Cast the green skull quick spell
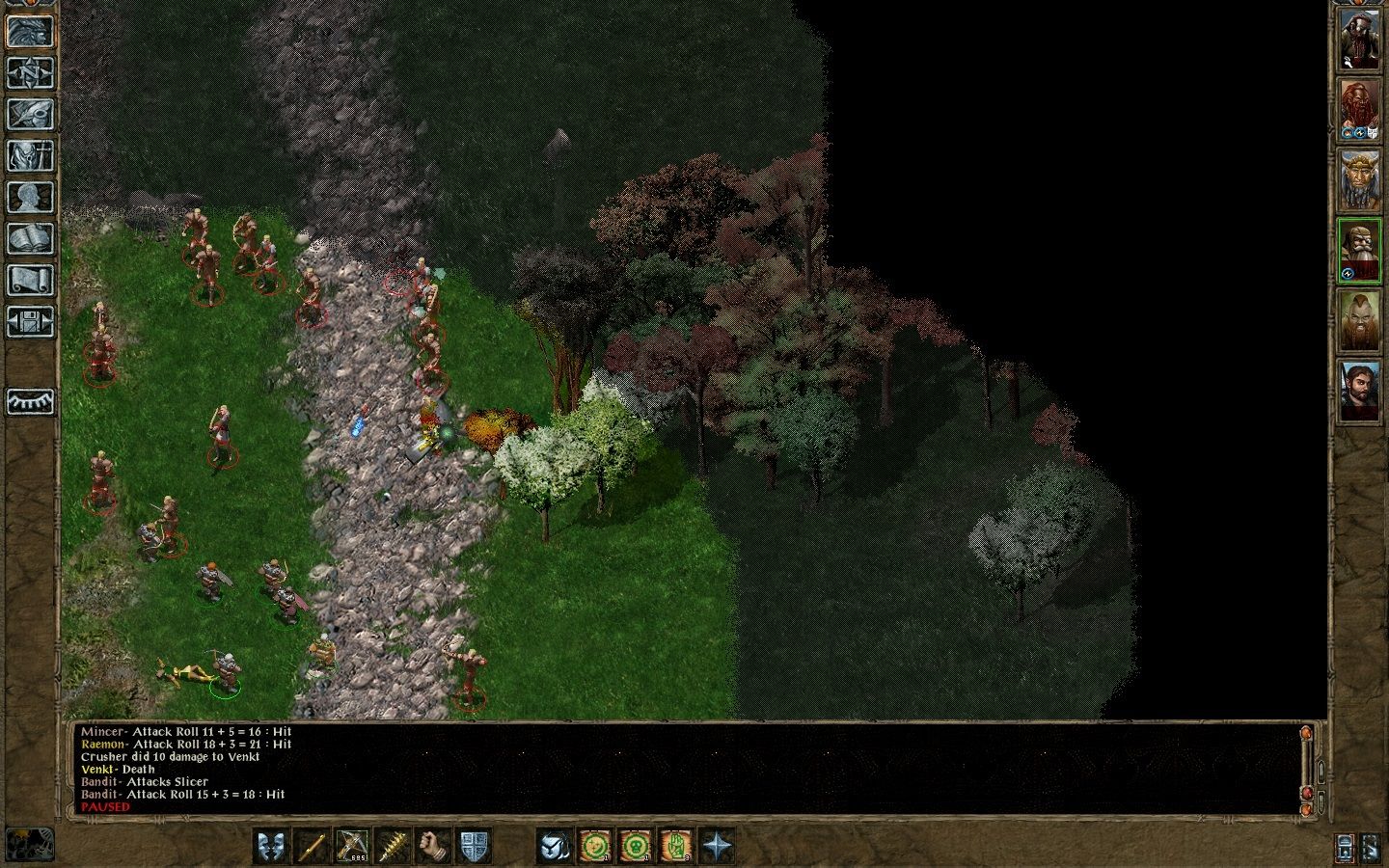The height and width of the screenshot is (868, 1389). pos(636,846)
